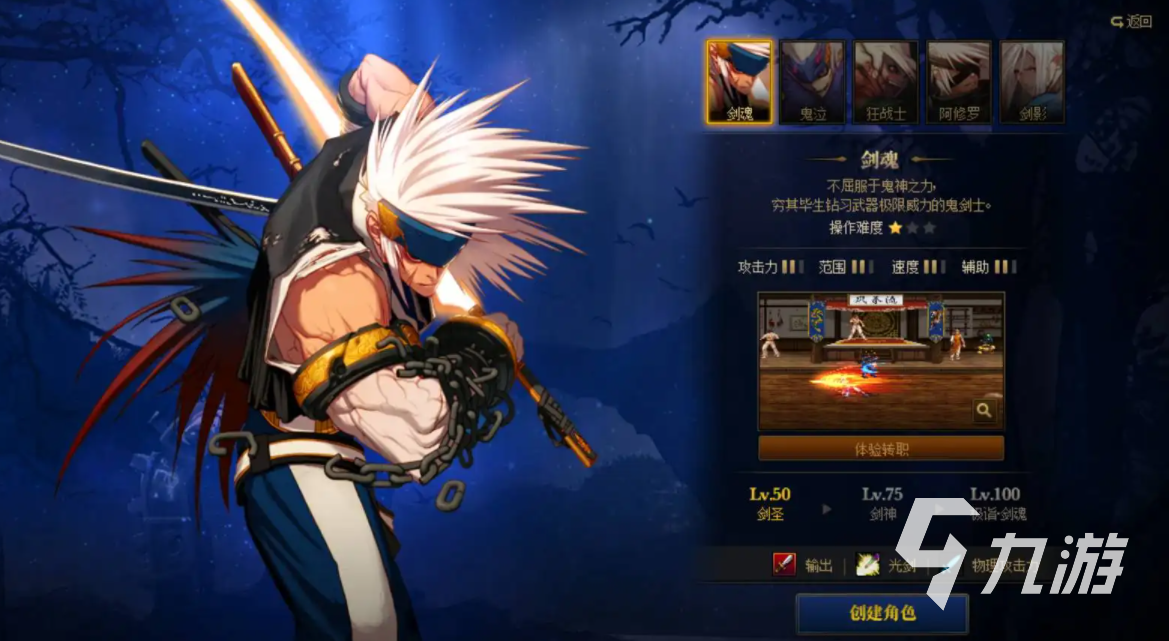The image size is (1169, 641).
Task: Switch to the 阿修罗 class portrait
Action: point(959,81)
